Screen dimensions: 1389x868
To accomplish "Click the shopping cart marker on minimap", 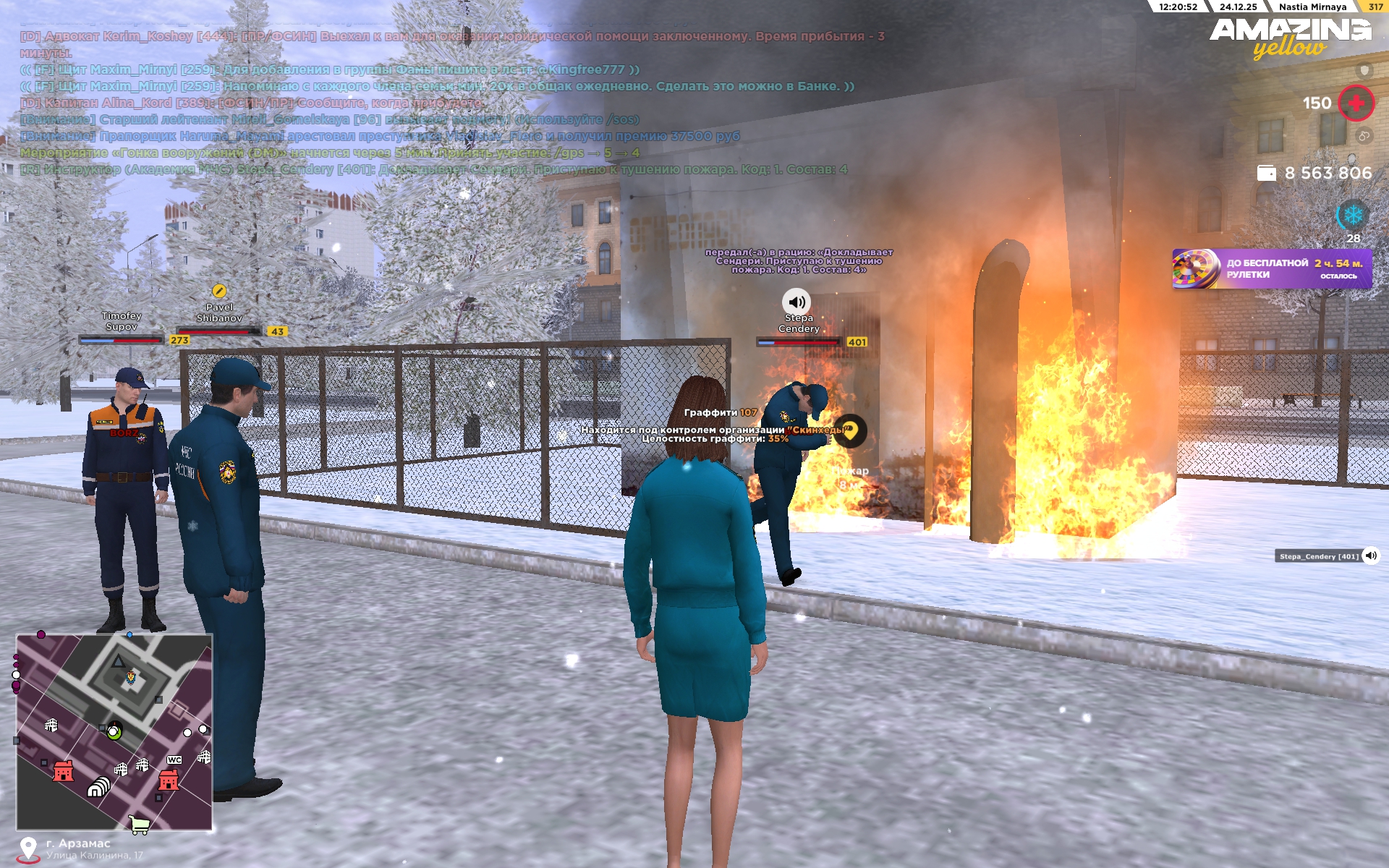I will click(x=139, y=824).
